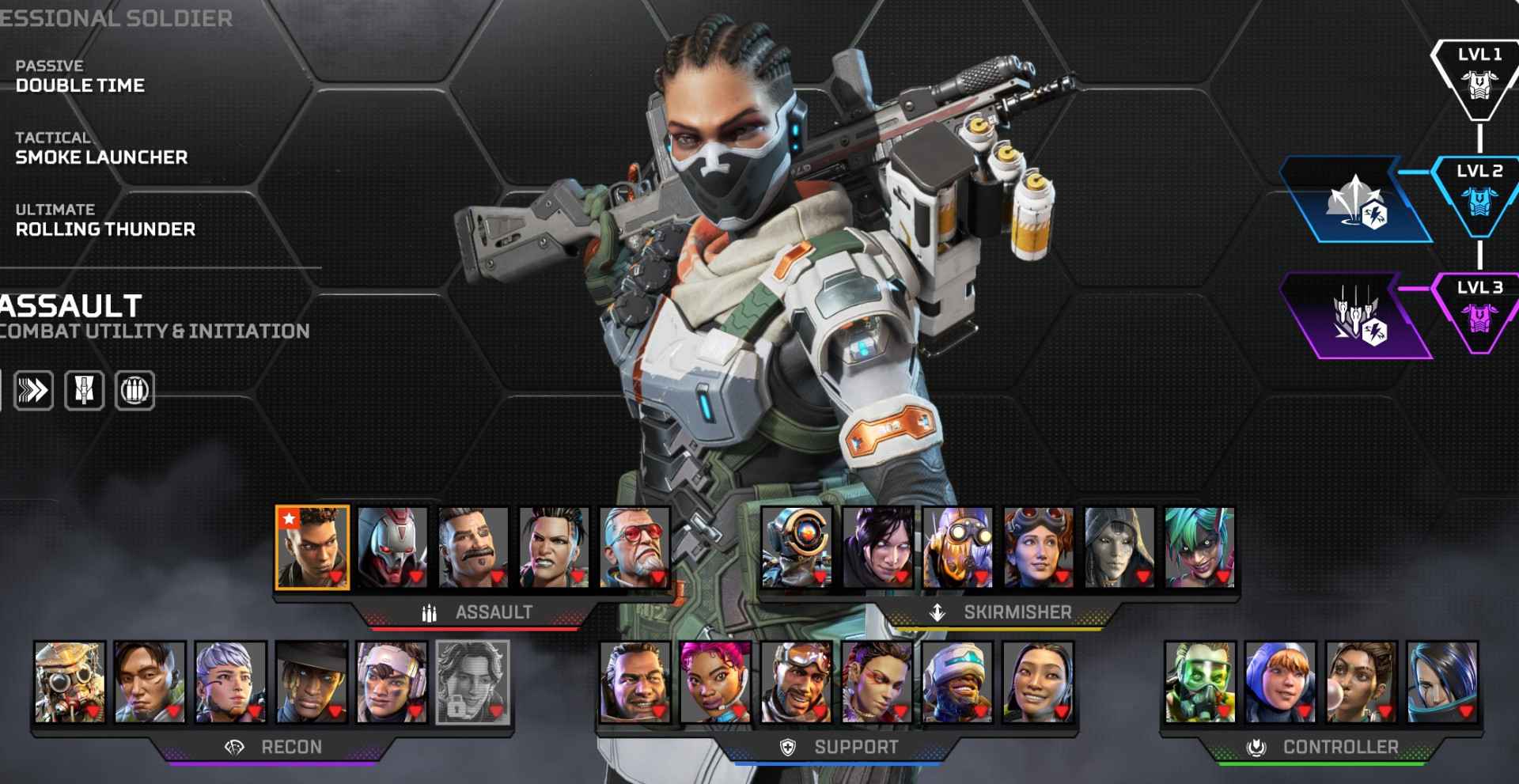The image size is (1519, 784).
Task: Select the Assault class bullets icon
Action: pyautogui.click(x=427, y=611)
